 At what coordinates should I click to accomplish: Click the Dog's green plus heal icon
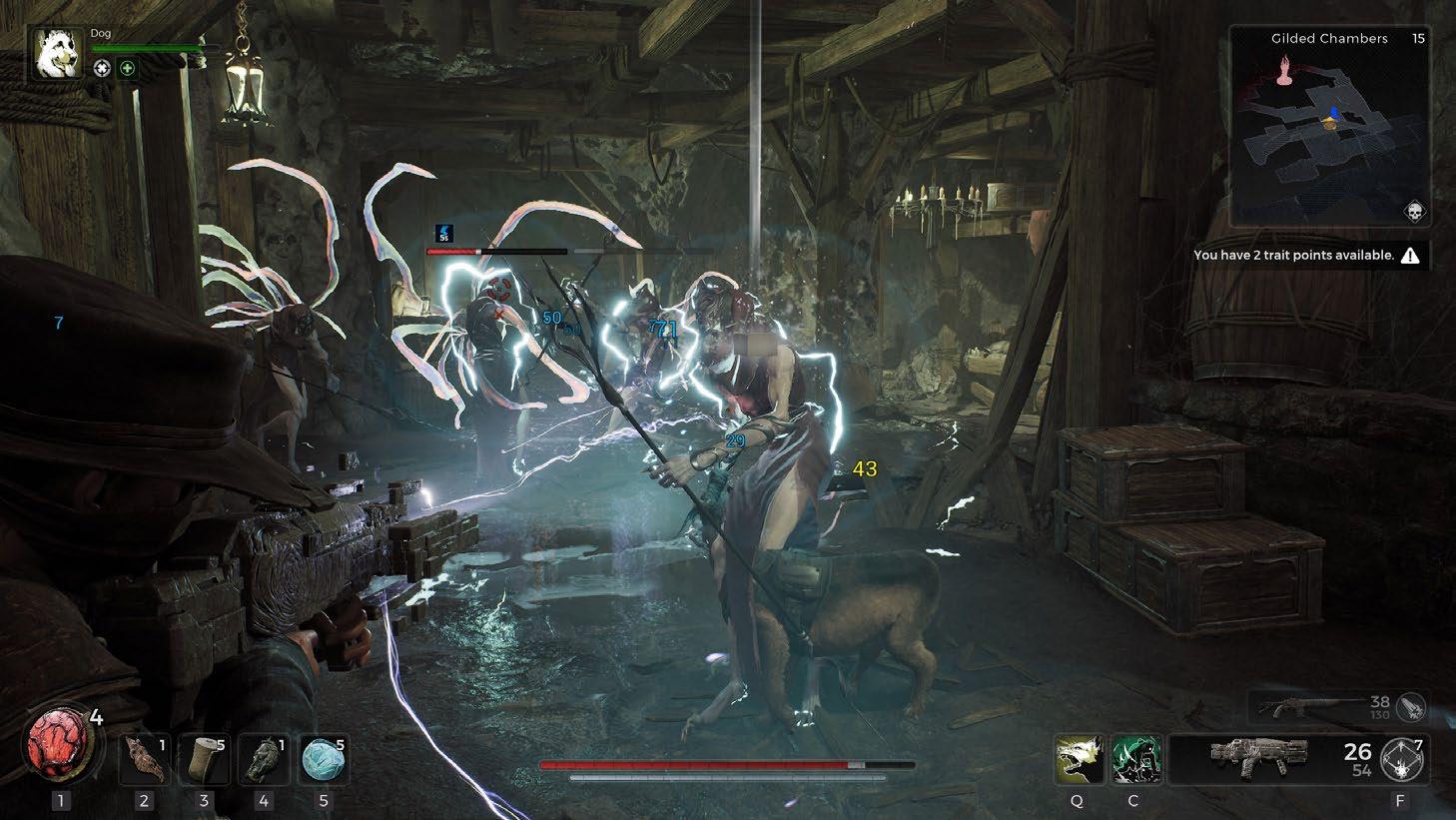[127, 68]
